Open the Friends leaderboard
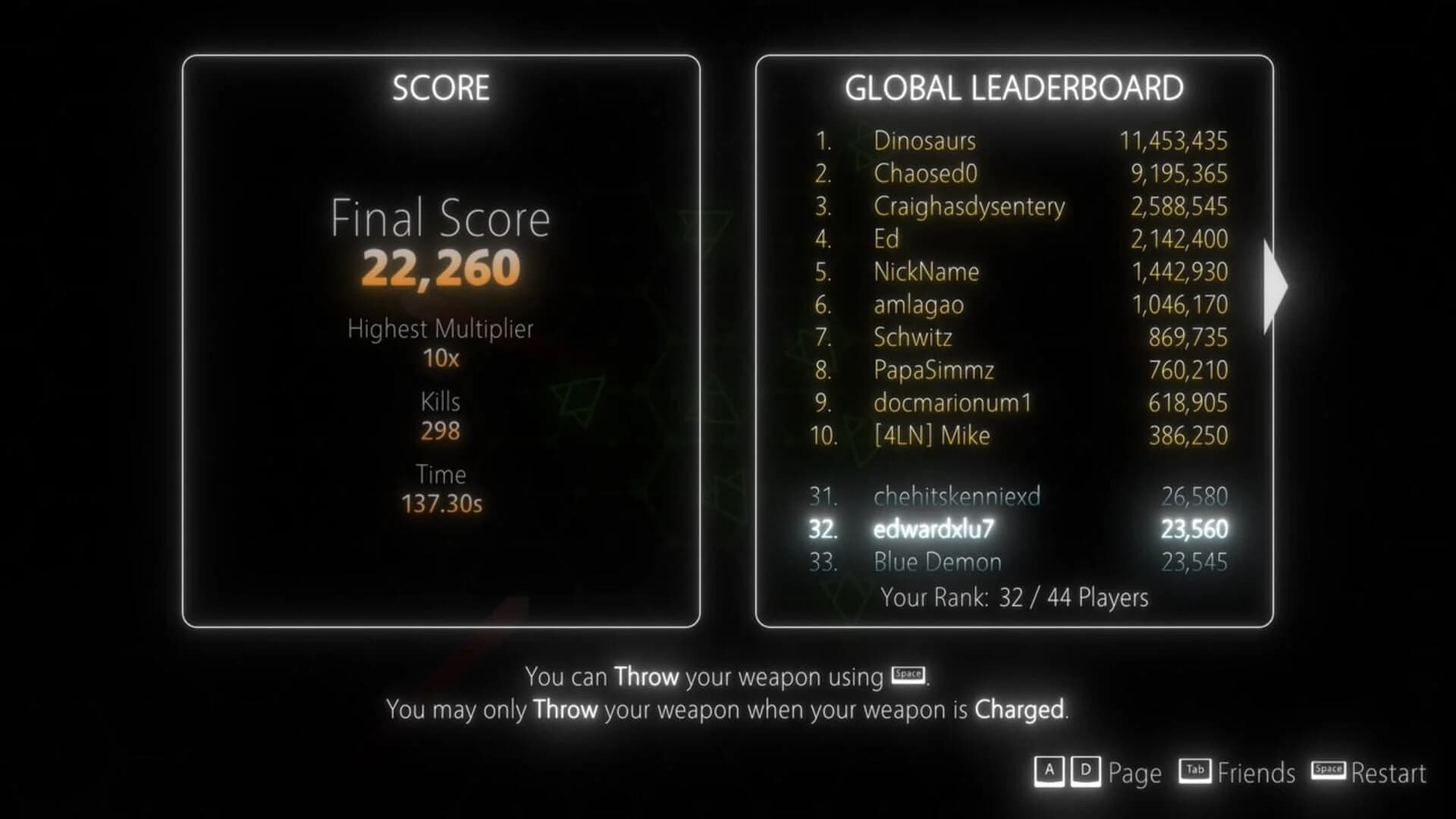Viewport: 1456px width, 819px height. click(1257, 773)
